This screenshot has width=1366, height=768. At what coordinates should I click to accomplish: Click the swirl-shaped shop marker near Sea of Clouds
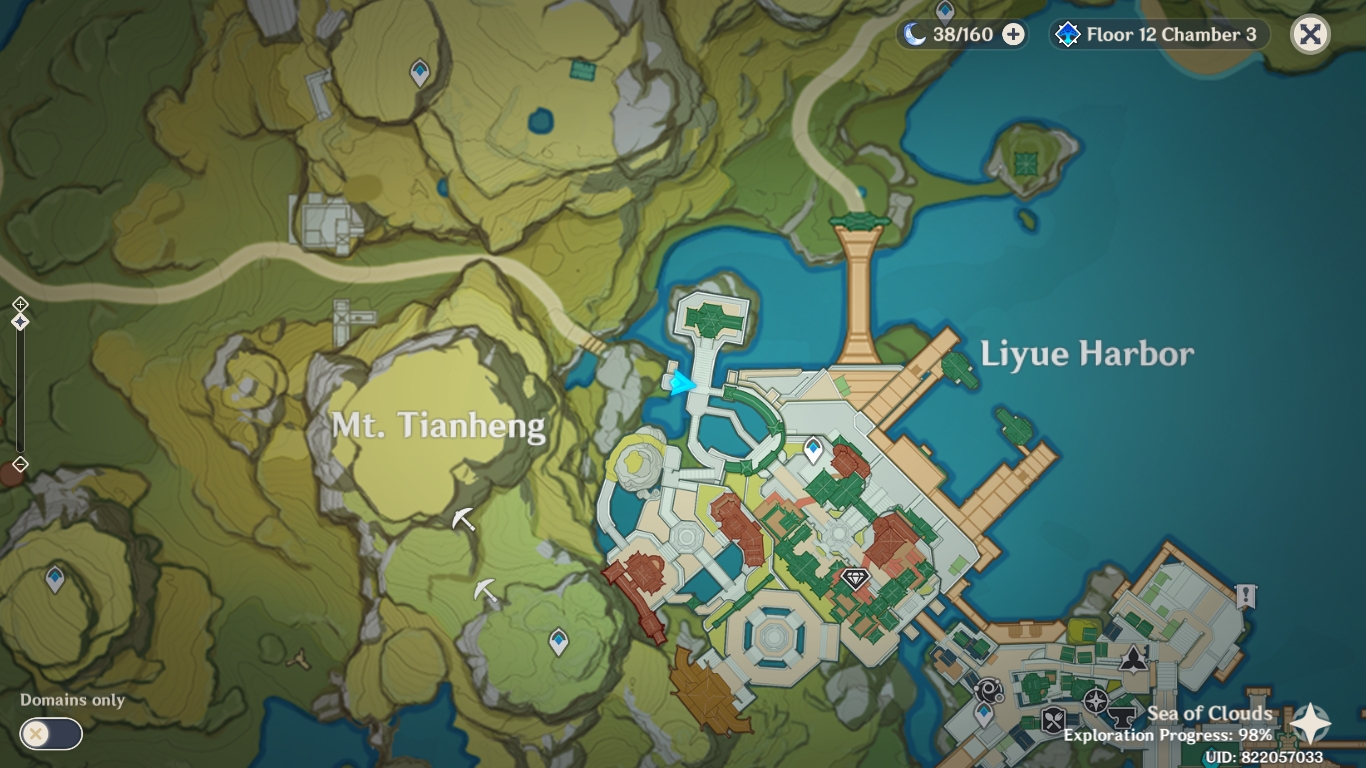coord(988,691)
